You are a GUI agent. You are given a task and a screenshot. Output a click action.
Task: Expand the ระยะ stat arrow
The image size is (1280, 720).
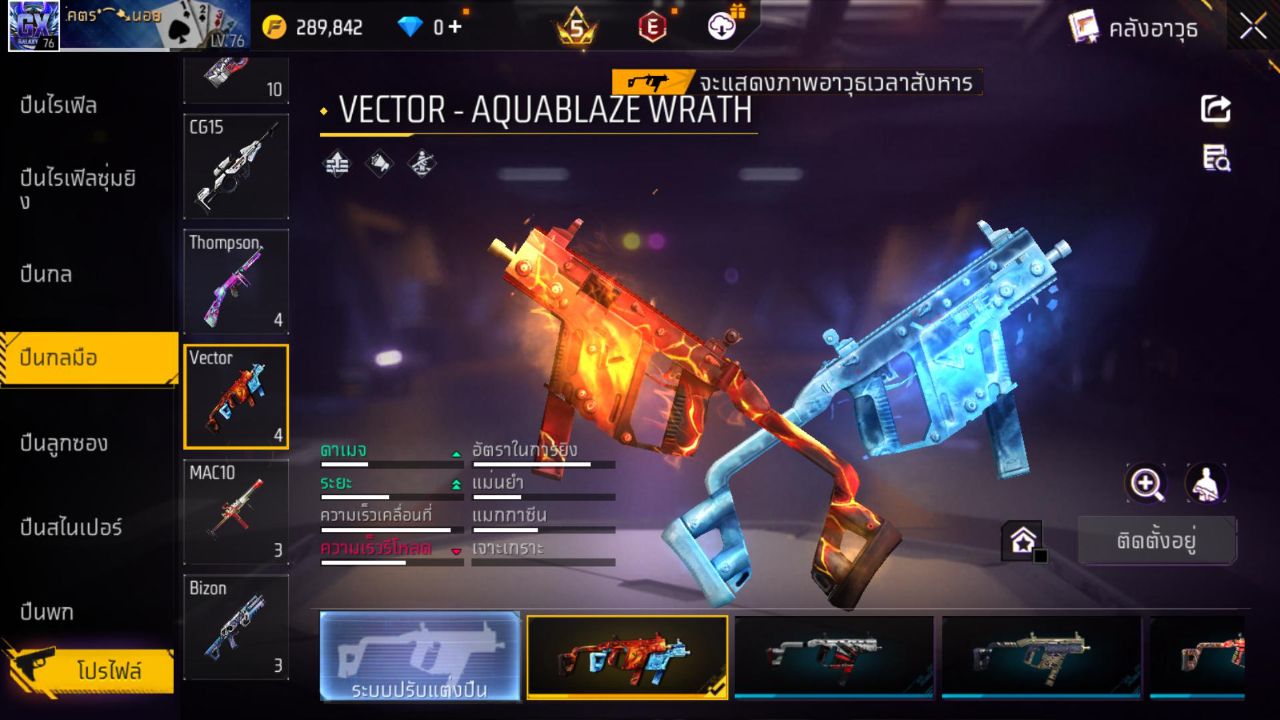coord(455,484)
